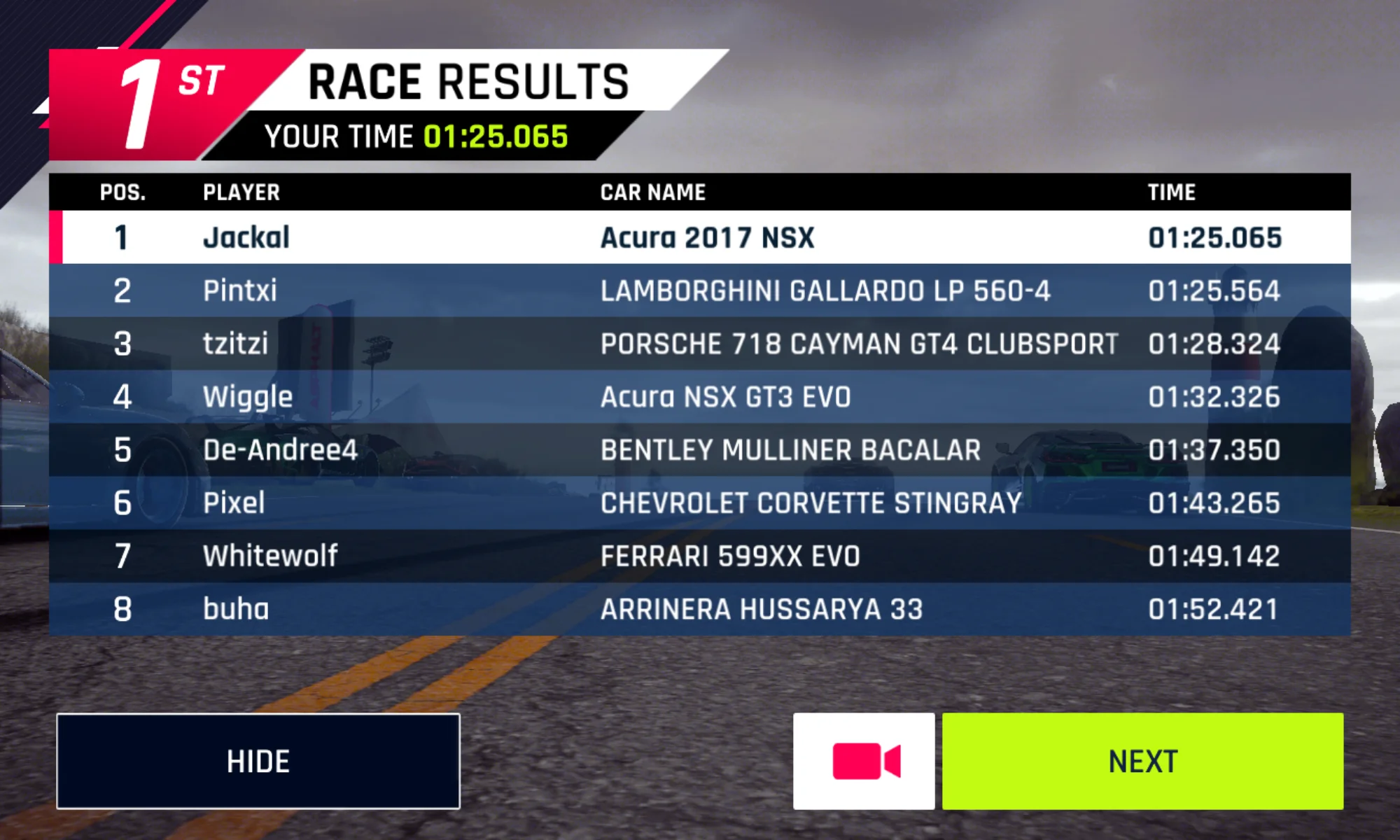Choose Pintxi's result row
Screen dimensions: 1400x840
[x=700, y=290]
